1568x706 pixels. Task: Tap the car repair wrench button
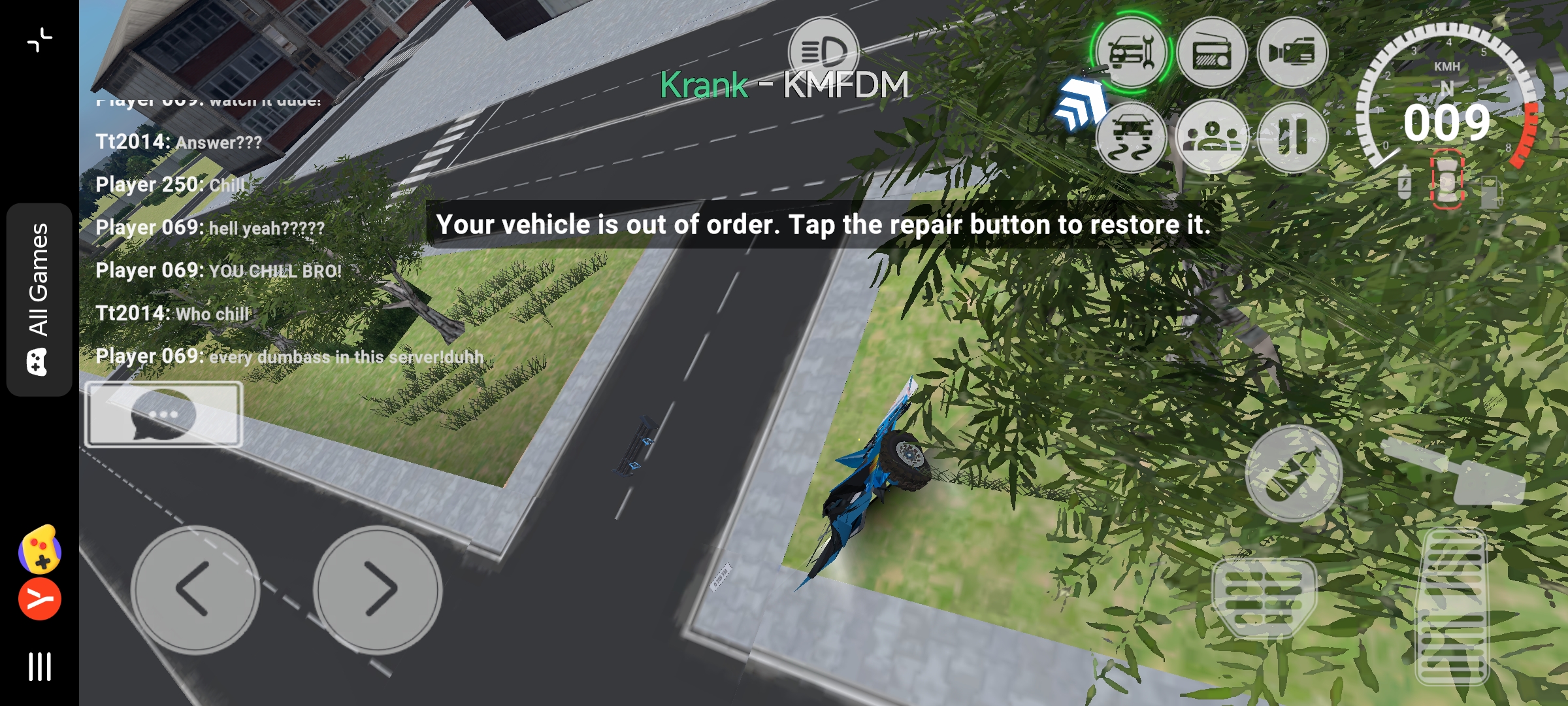pyautogui.click(x=1131, y=52)
